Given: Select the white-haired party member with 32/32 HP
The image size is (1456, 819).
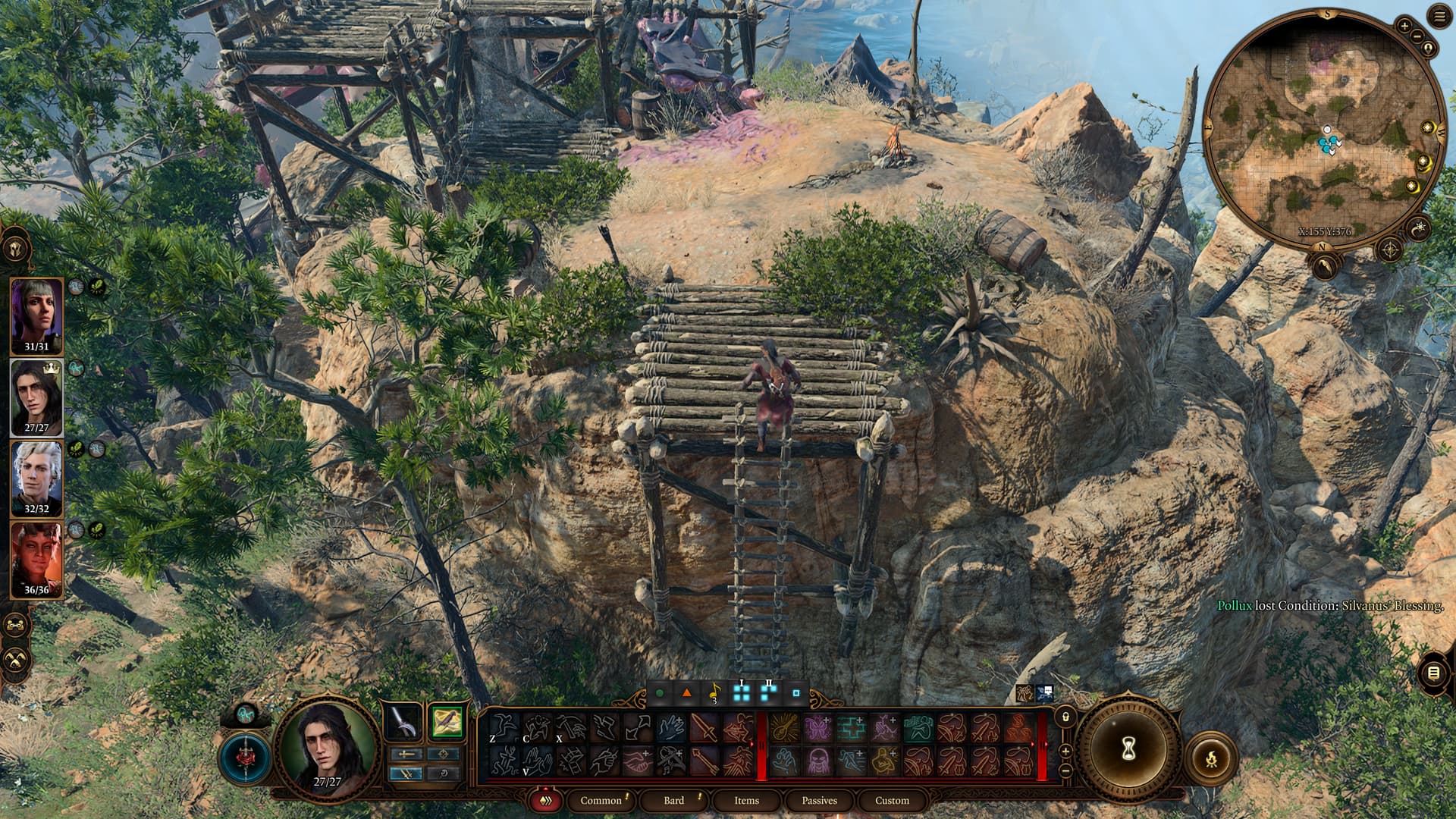Looking at the screenshot, I should pyautogui.click(x=36, y=478).
